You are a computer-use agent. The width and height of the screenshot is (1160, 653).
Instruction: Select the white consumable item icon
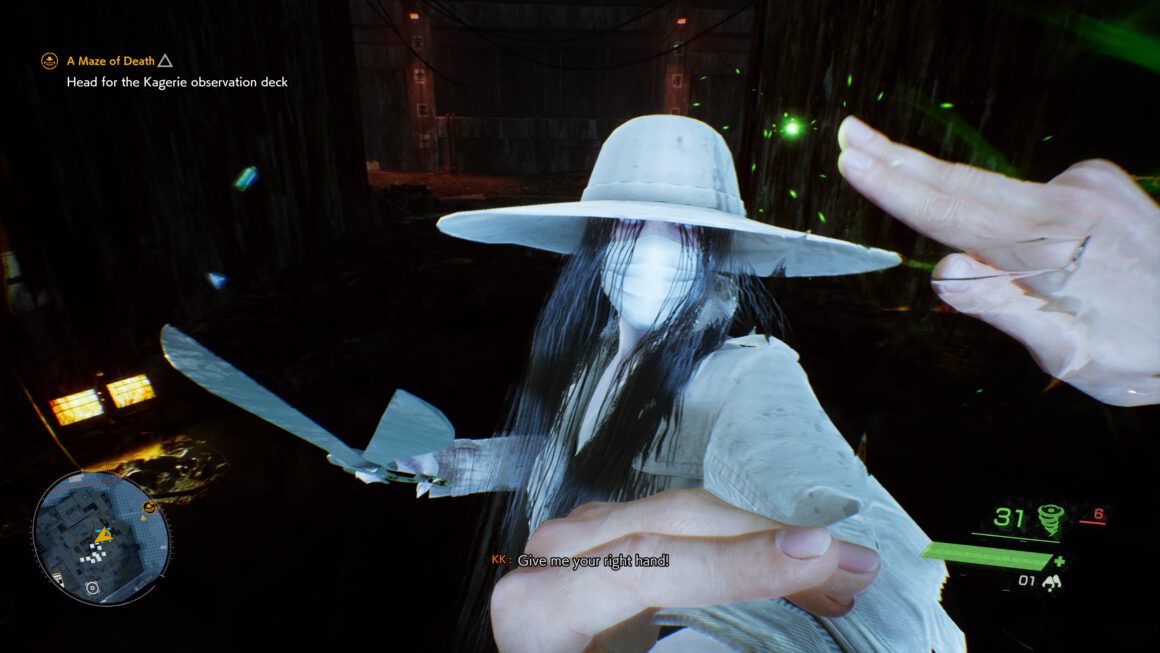(1052, 582)
